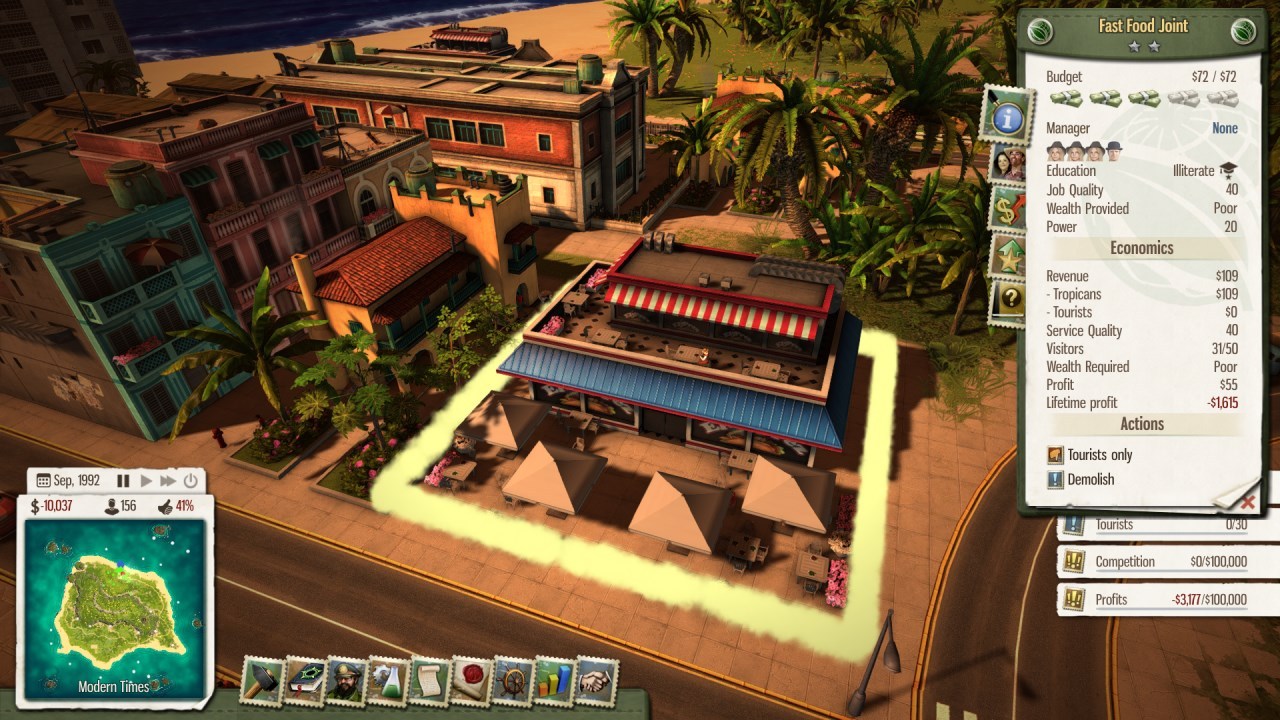Click the None manager link to assign a manager
The image size is (1280, 720).
click(x=1225, y=128)
